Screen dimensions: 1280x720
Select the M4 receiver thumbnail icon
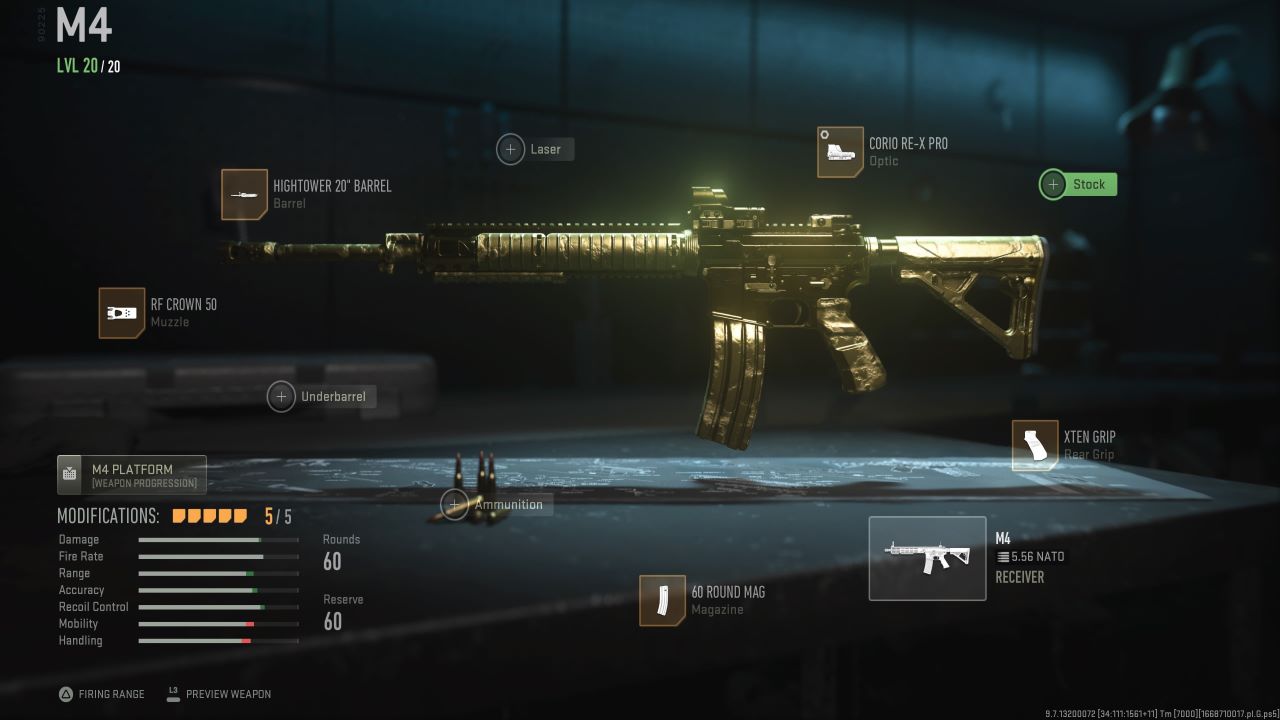tap(927, 558)
